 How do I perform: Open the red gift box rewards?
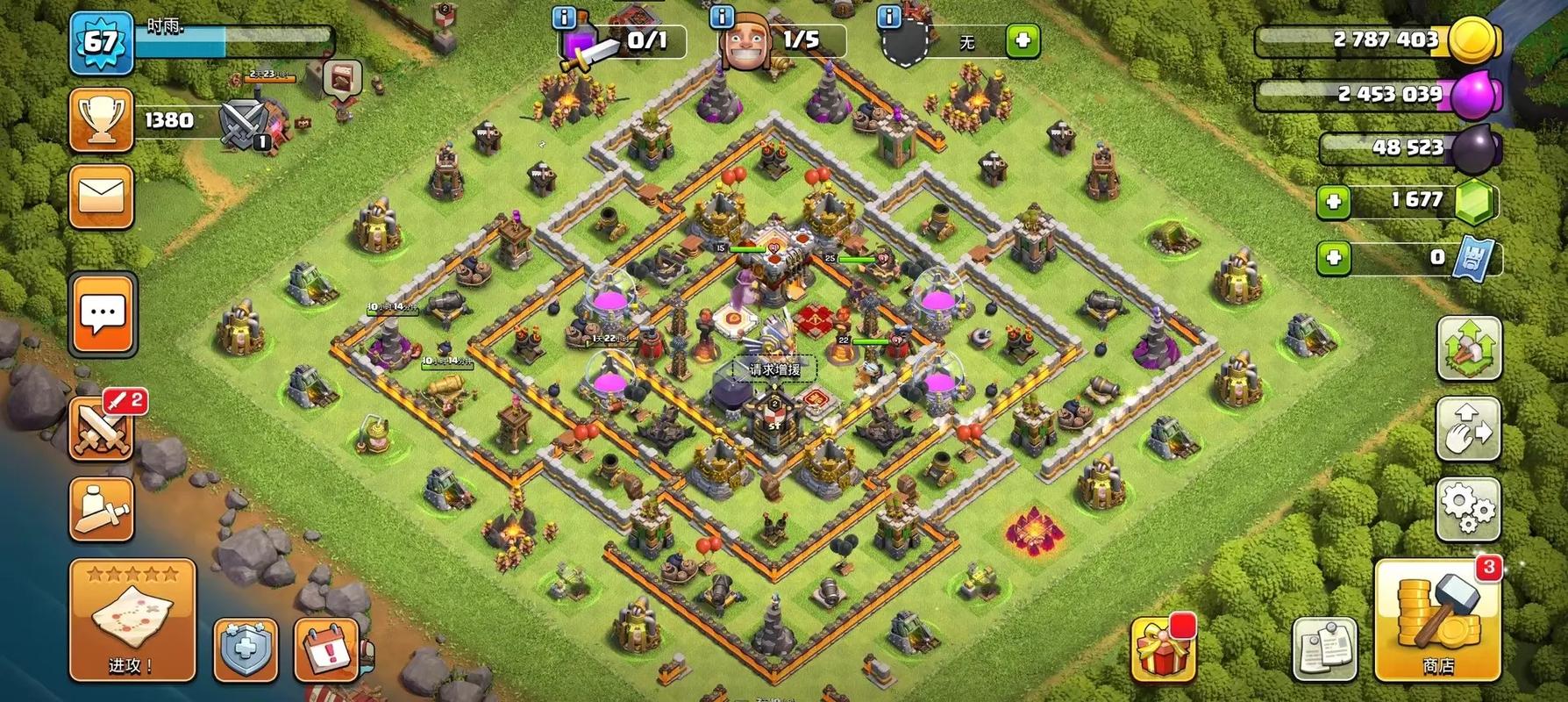click(1162, 649)
